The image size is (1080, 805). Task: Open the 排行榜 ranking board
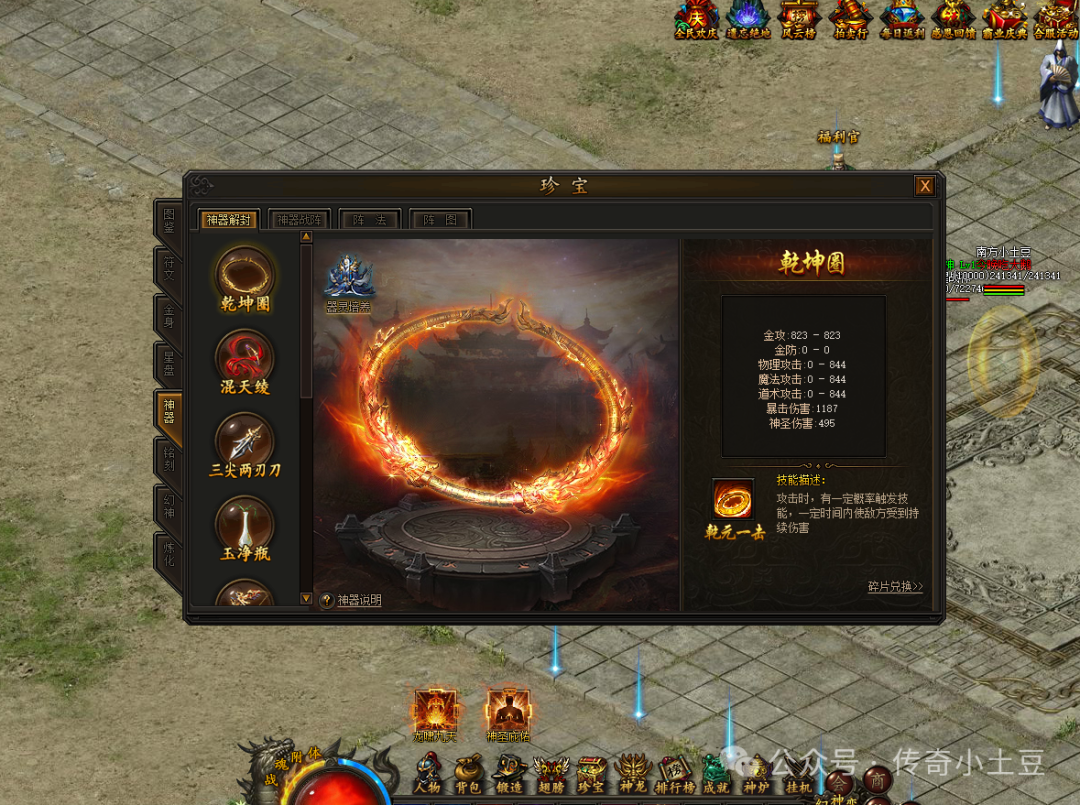pos(674,772)
